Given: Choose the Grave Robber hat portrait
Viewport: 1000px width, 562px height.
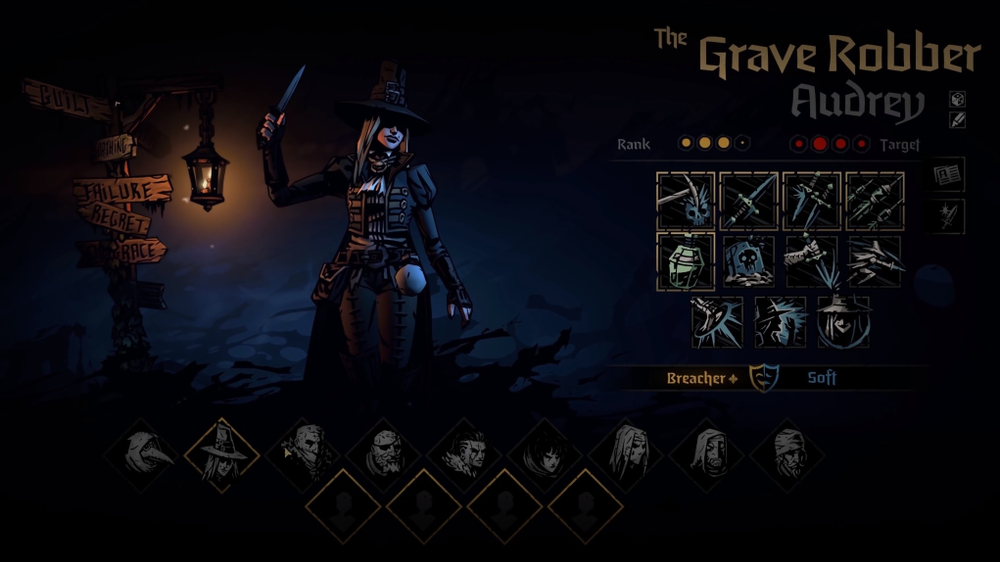Looking at the screenshot, I should pos(222,455).
